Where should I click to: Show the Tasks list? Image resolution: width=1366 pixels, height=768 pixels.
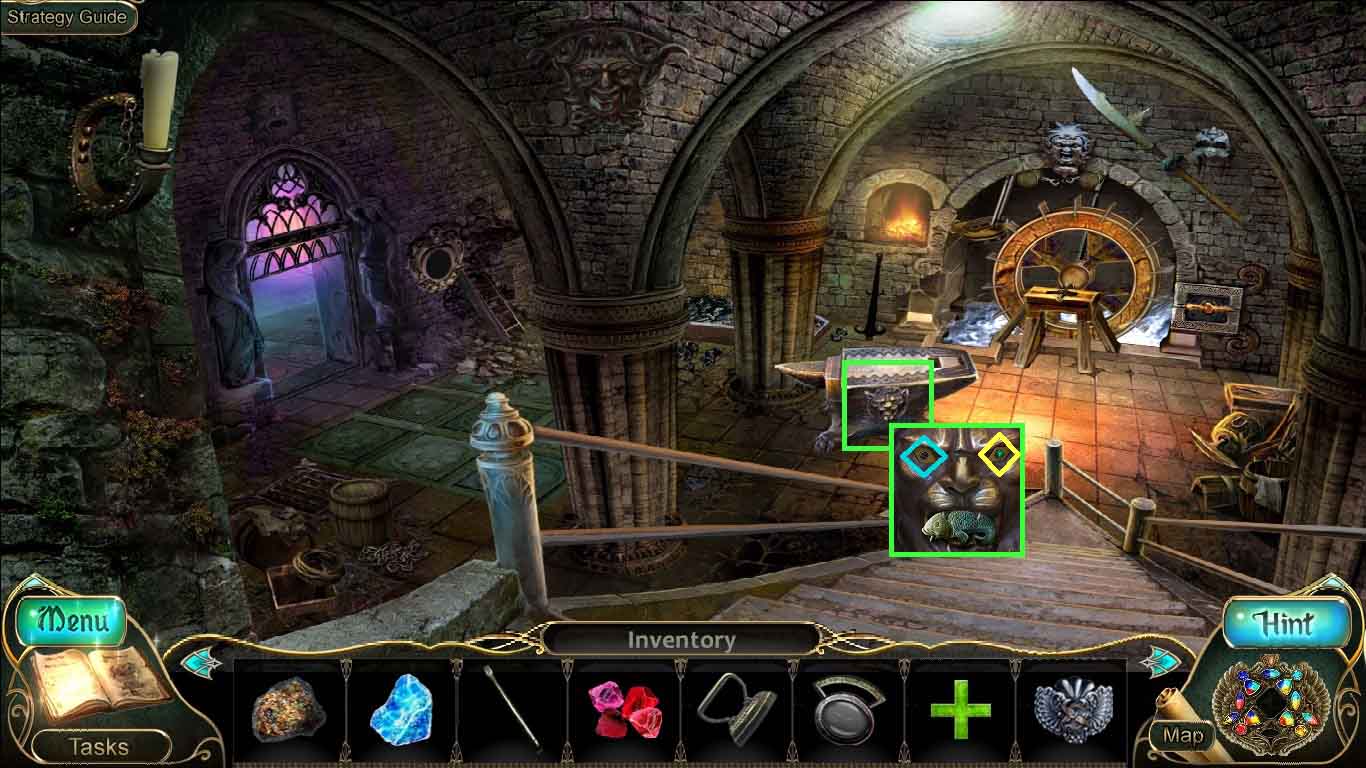pos(98,746)
